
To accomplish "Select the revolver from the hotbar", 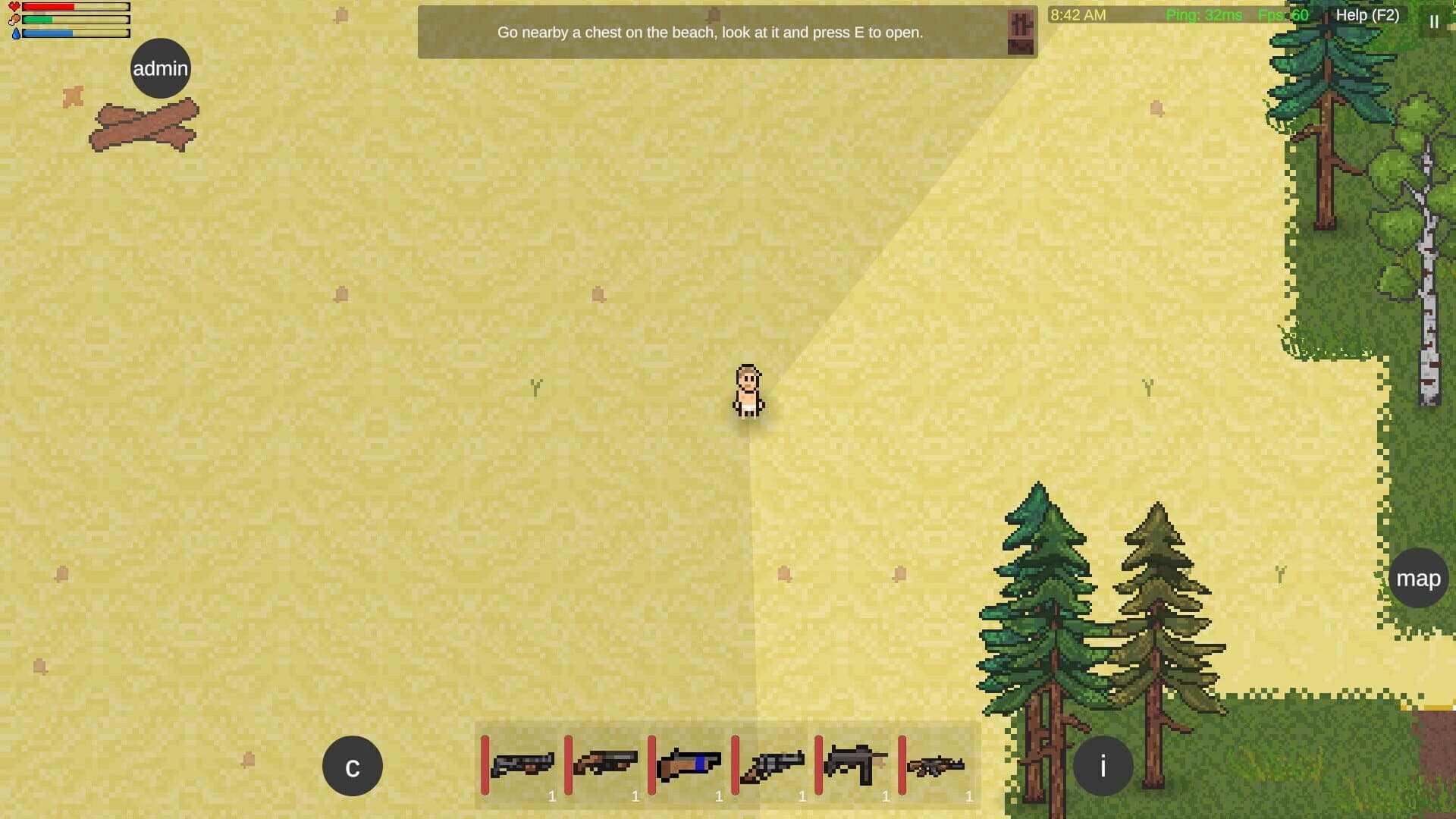I will click(773, 762).
